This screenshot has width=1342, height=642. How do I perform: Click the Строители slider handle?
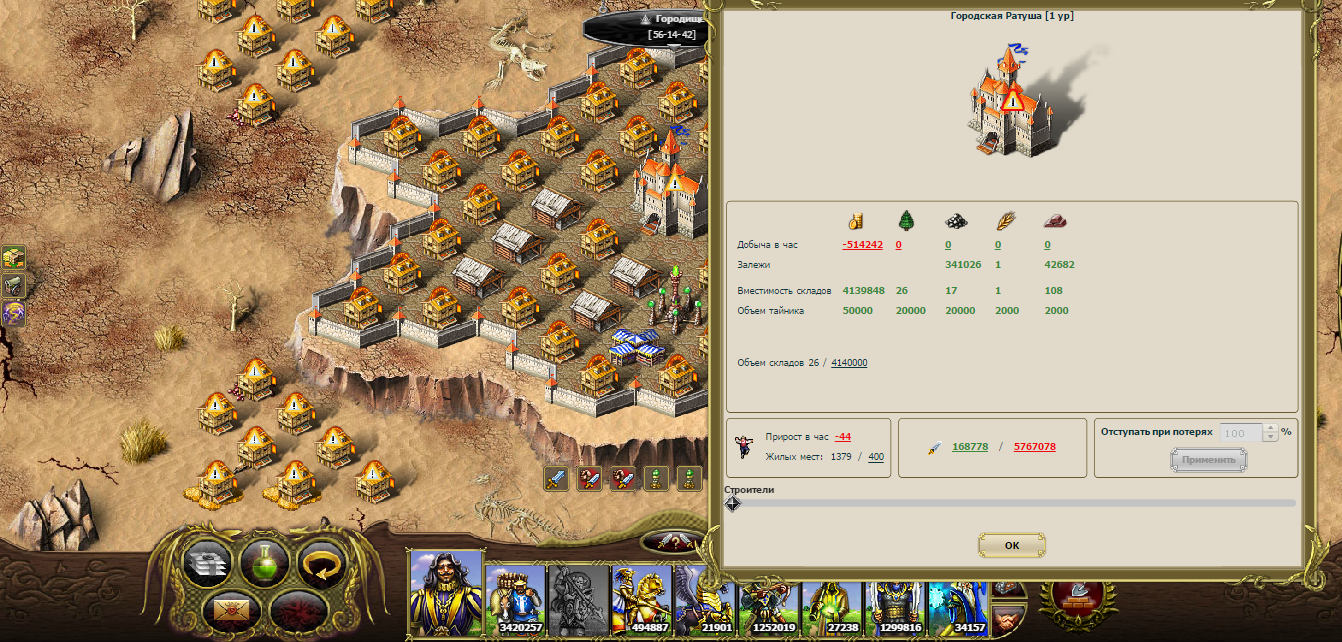point(732,503)
